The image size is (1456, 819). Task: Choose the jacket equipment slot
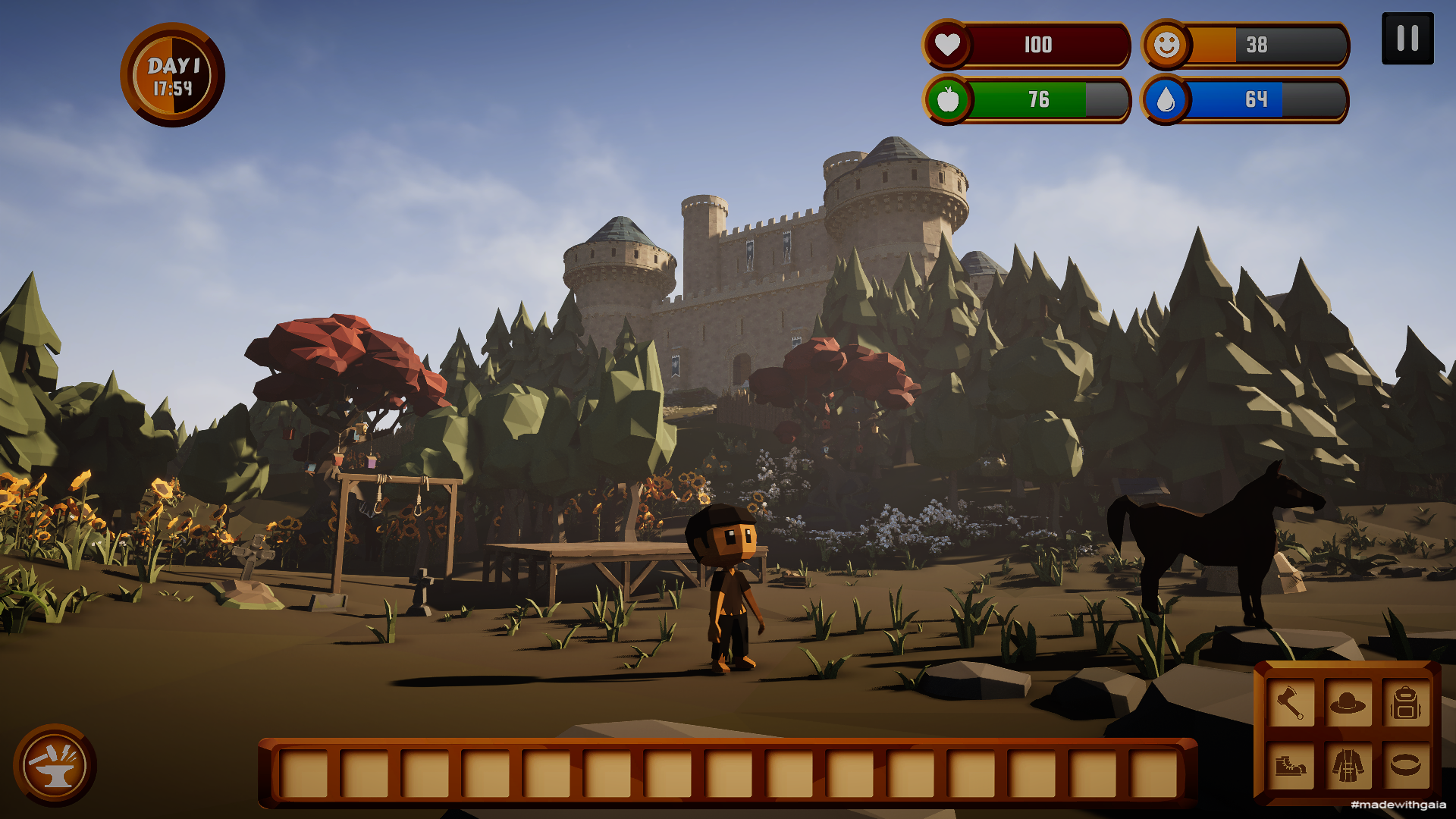pos(1348,764)
